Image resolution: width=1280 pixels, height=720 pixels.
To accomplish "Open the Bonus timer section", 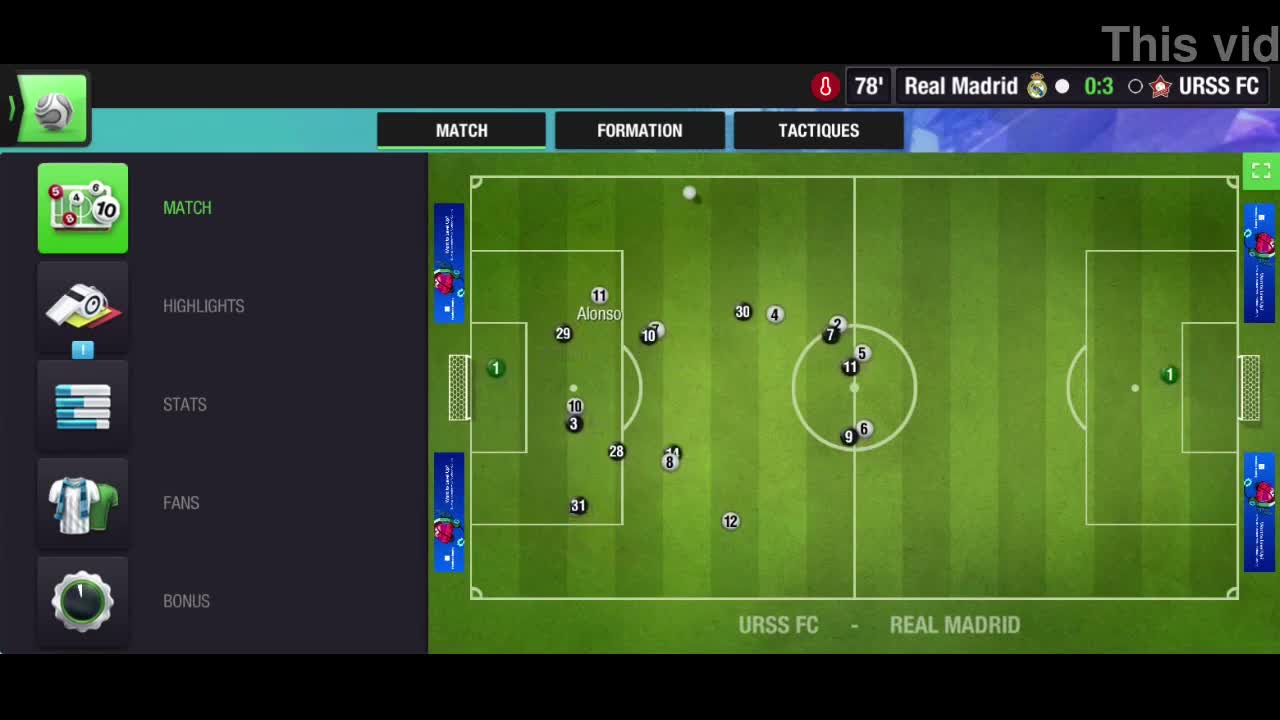I will (x=83, y=601).
